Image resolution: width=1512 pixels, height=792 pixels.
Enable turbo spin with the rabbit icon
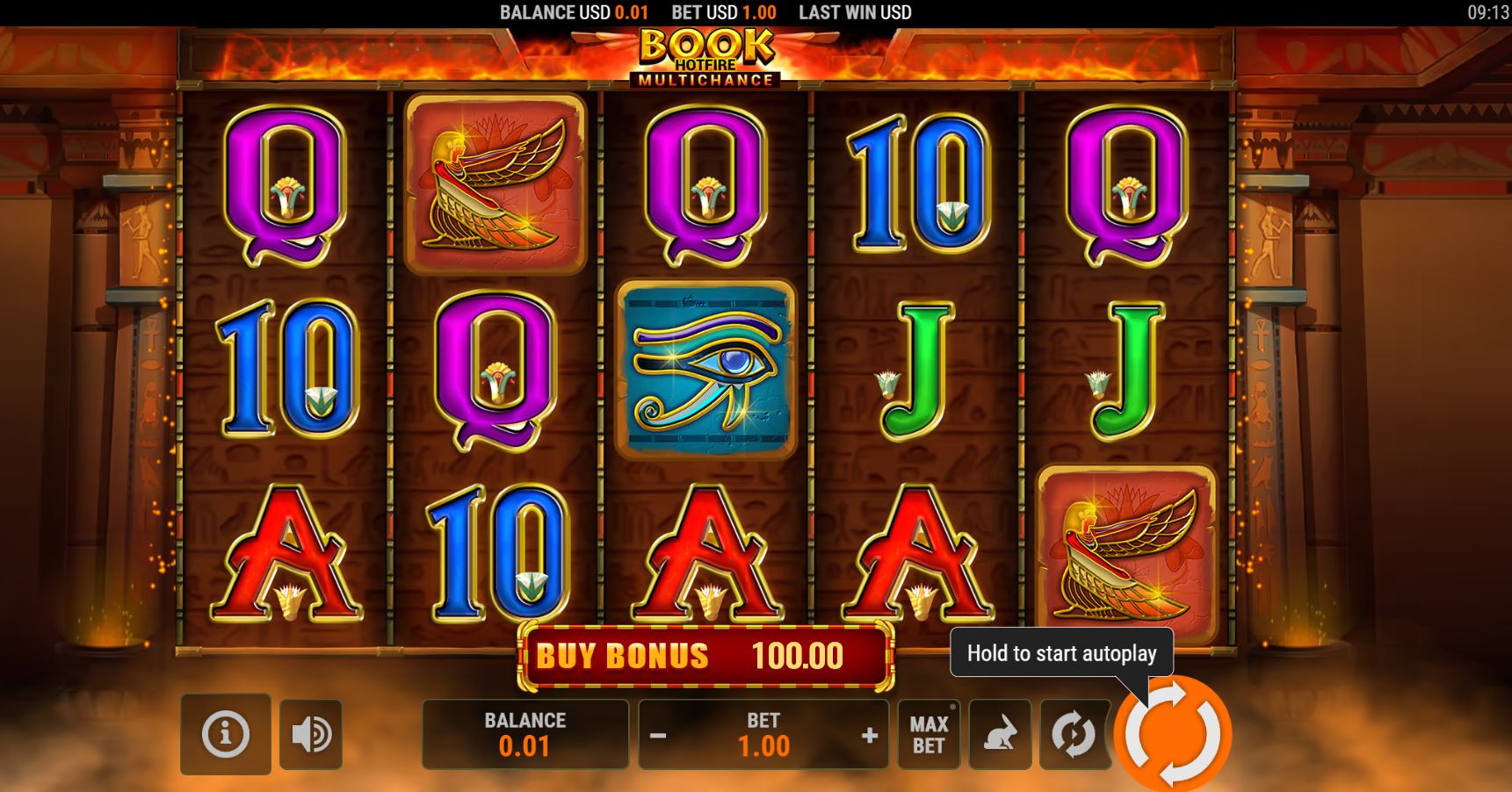tap(1002, 734)
